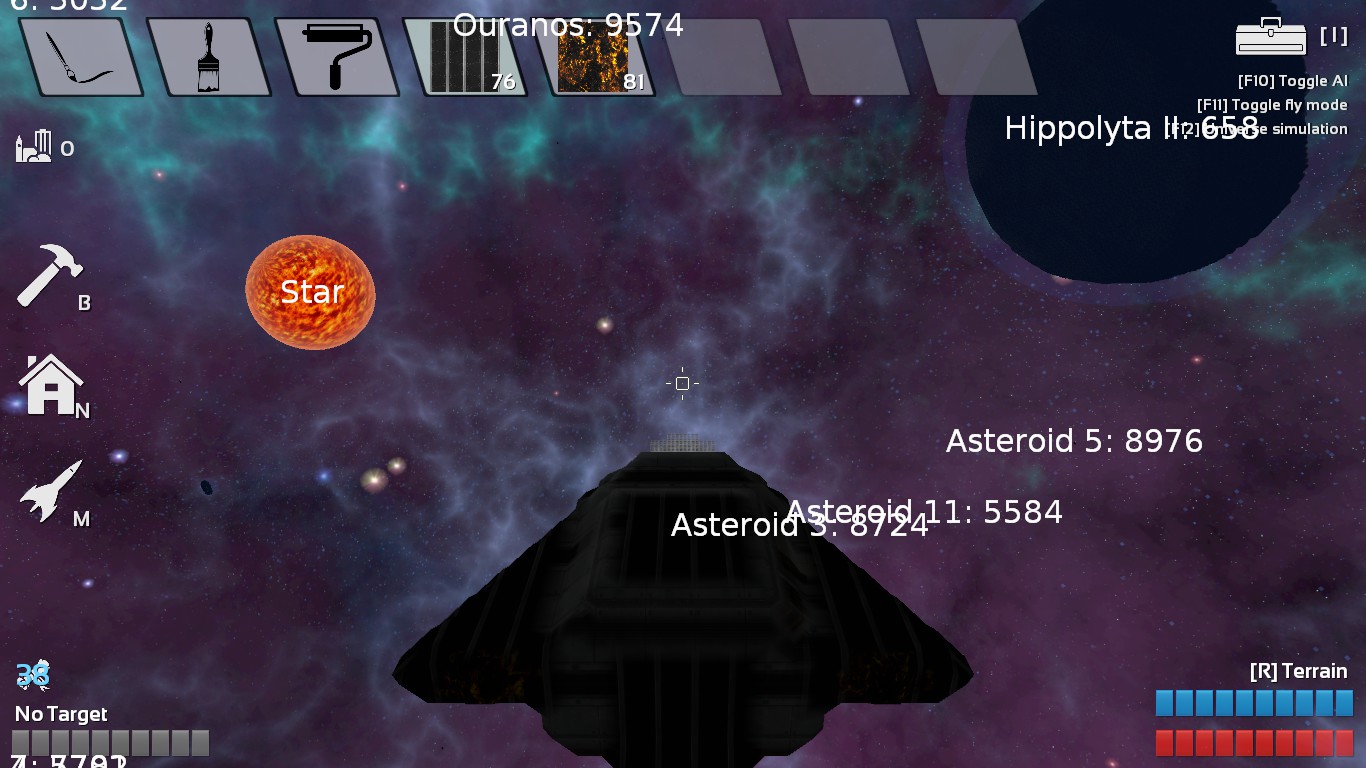Select the dark panel block slot

464,57
